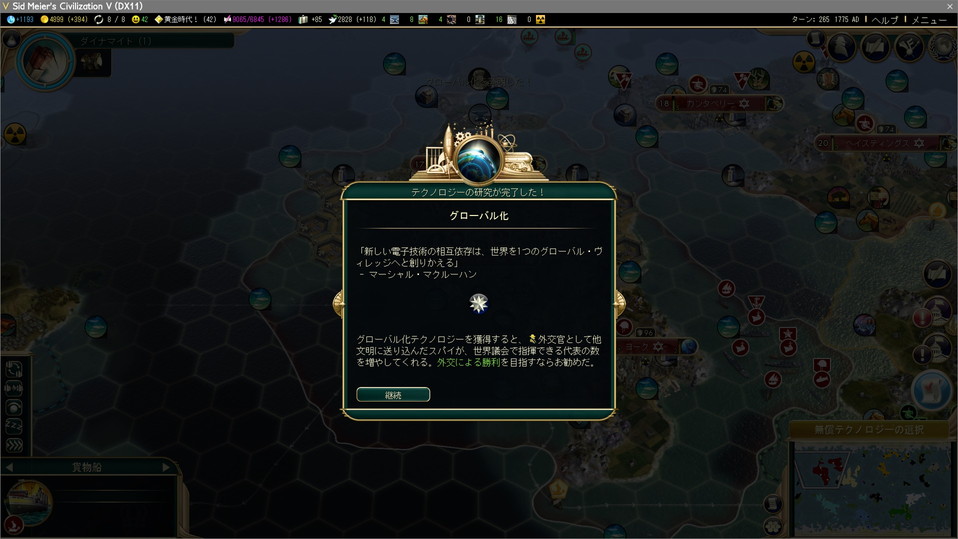Select previous unit with left arrow
958x539 pixels.
click(9, 467)
